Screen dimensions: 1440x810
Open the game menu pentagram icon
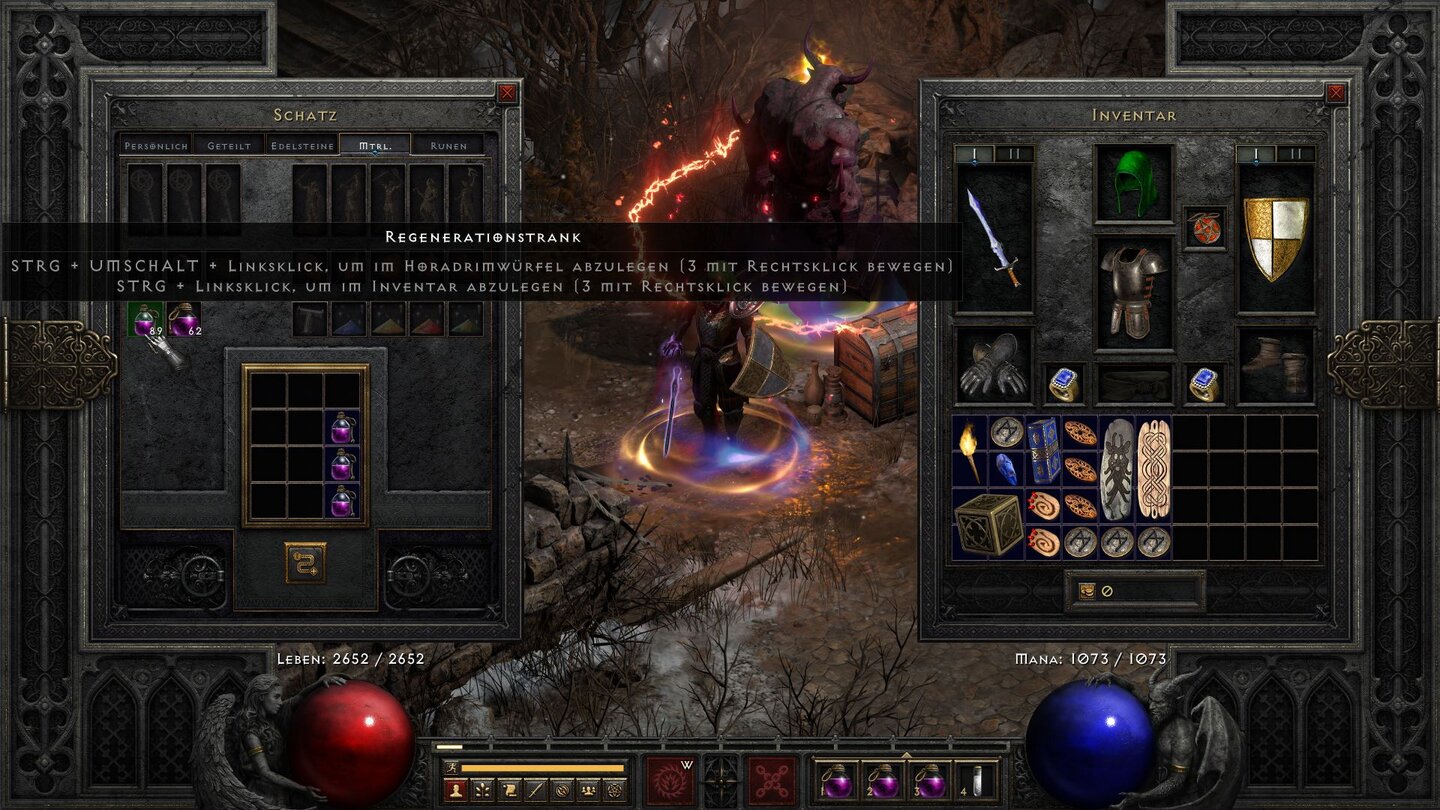point(615,790)
